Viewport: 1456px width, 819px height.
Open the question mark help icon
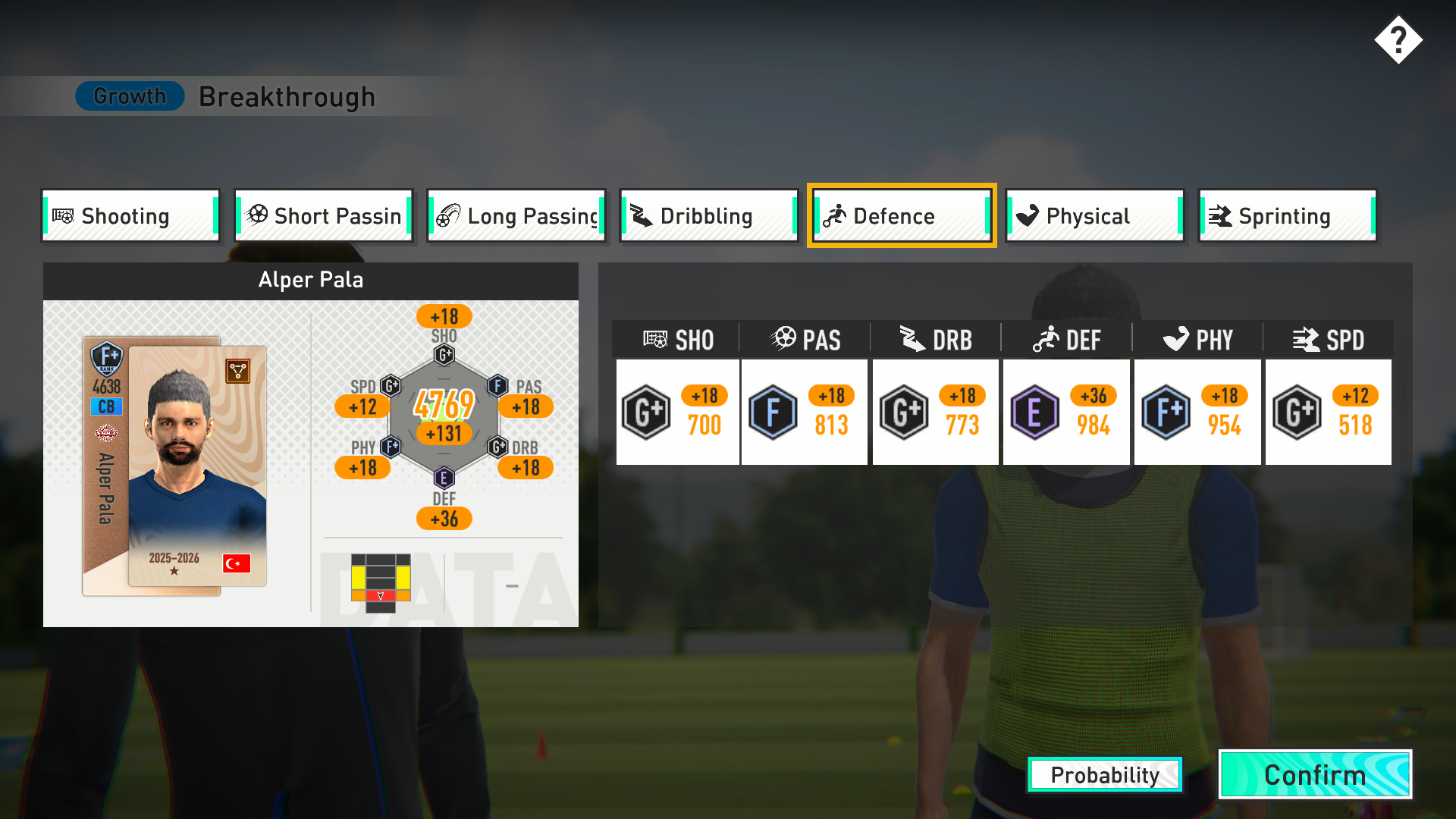[1398, 40]
